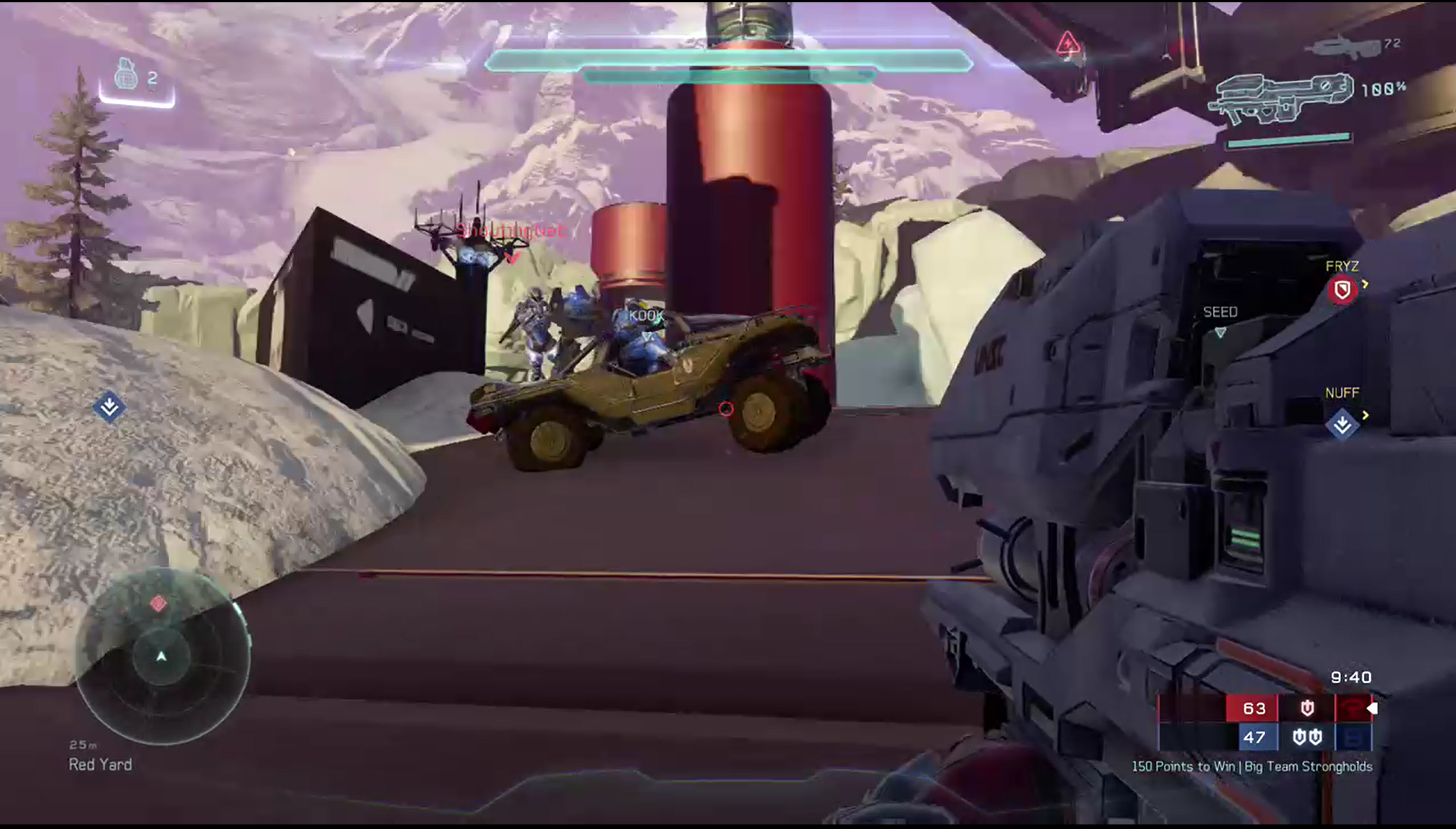Click the red team emblem on scoreboard
This screenshot has height=829, width=1456.
1352,708
